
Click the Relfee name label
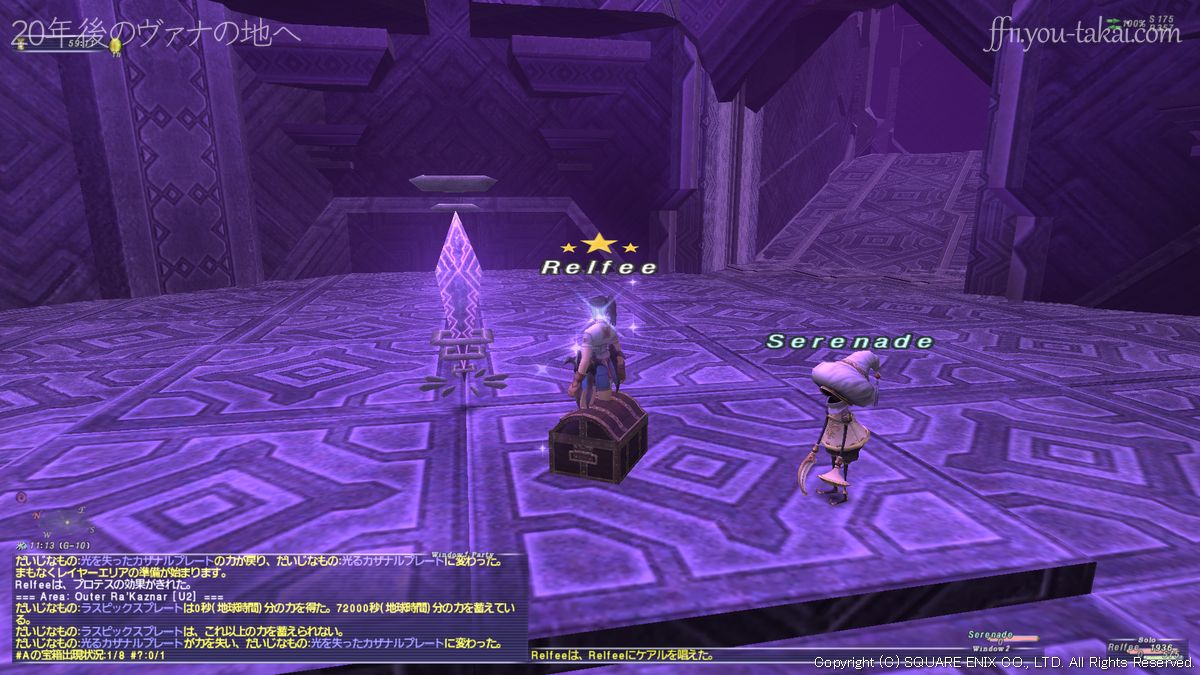(x=599, y=267)
